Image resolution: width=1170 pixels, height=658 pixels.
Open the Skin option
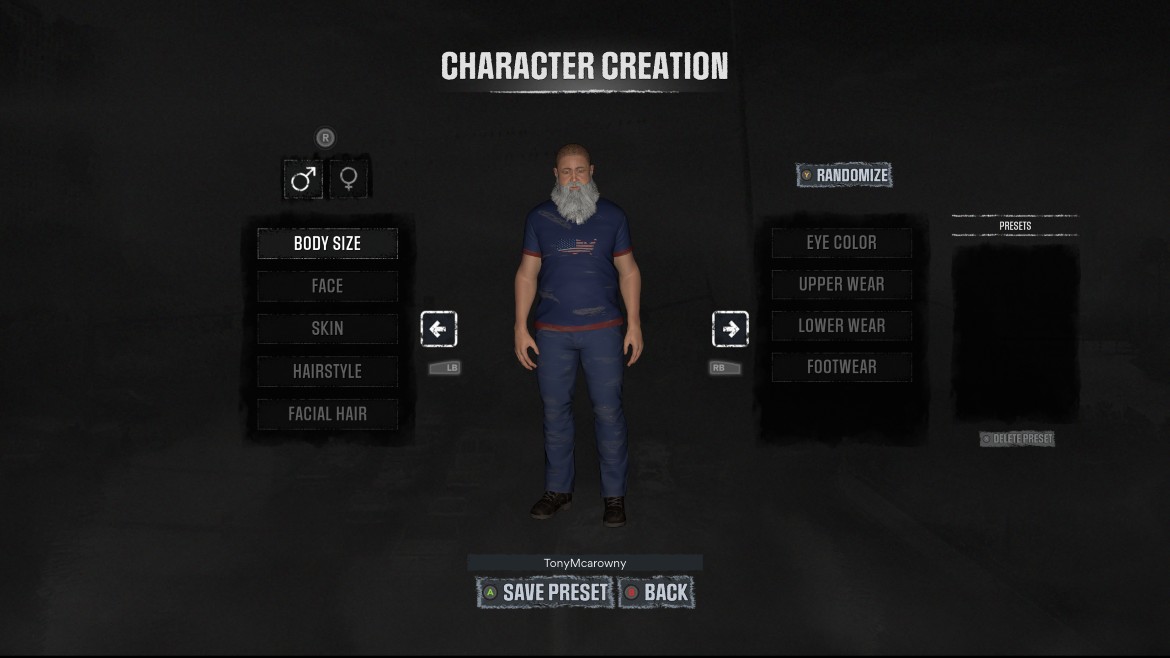327,328
